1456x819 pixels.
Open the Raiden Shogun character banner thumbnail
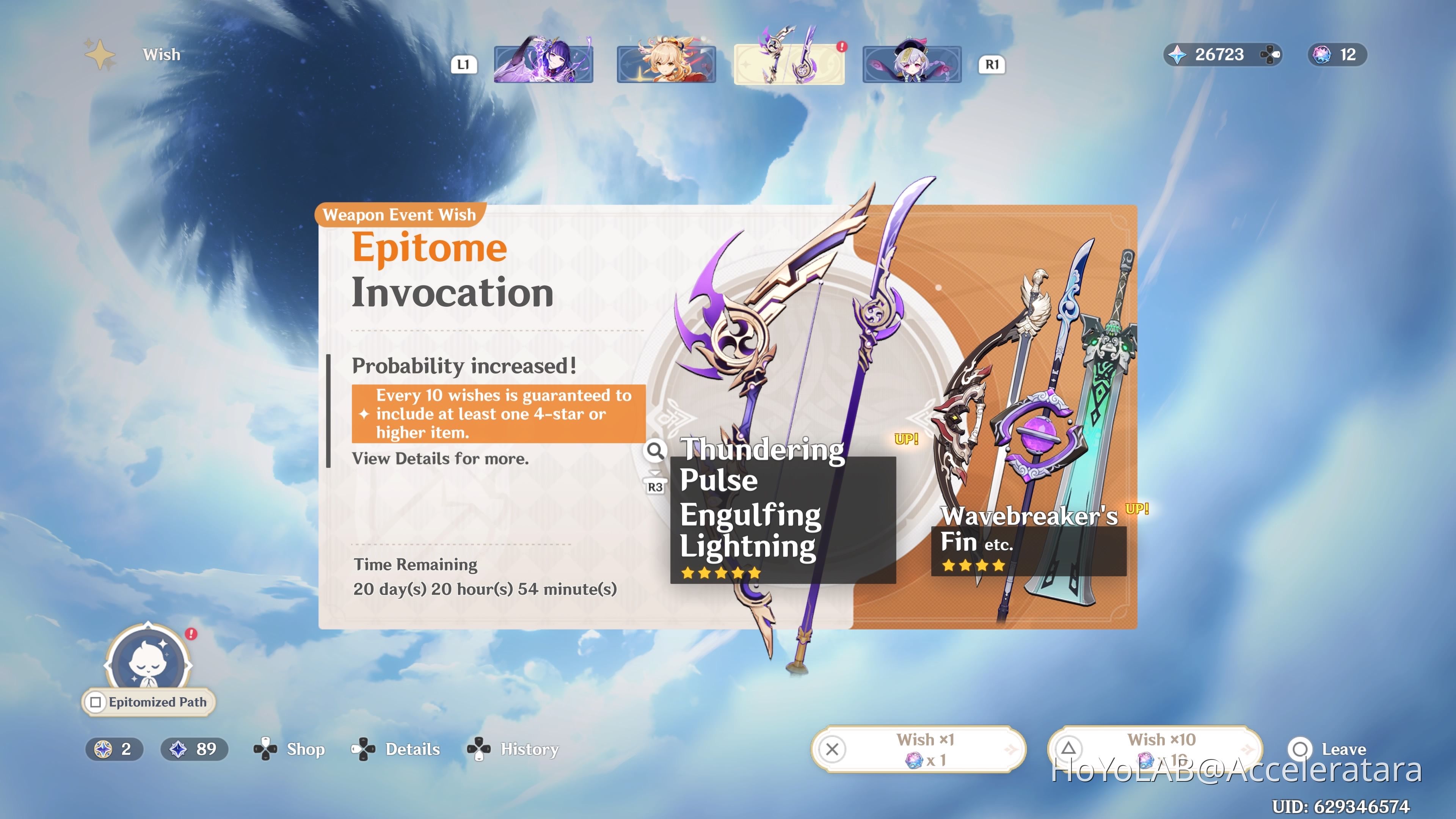(x=544, y=63)
